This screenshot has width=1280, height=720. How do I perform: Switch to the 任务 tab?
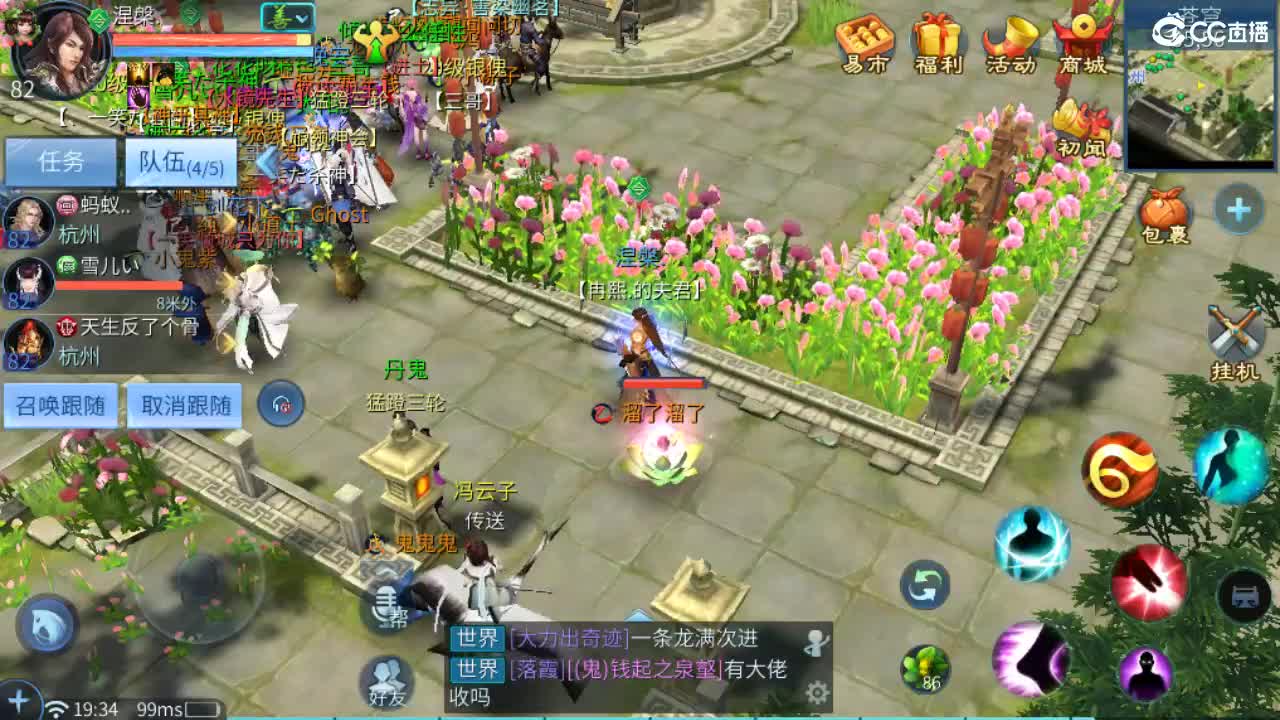coord(62,162)
